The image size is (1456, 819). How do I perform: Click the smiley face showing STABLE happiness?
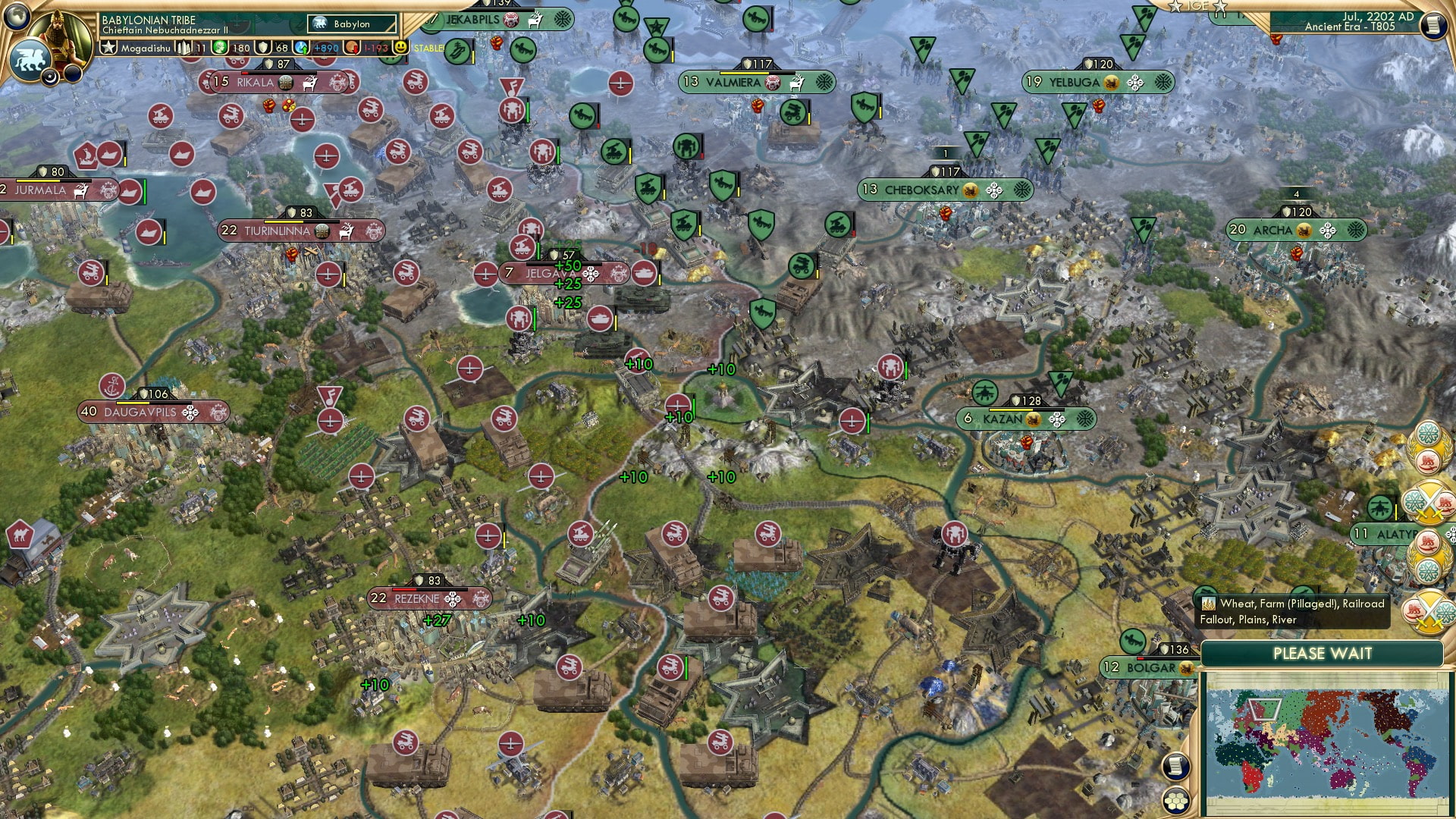[400, 47]
